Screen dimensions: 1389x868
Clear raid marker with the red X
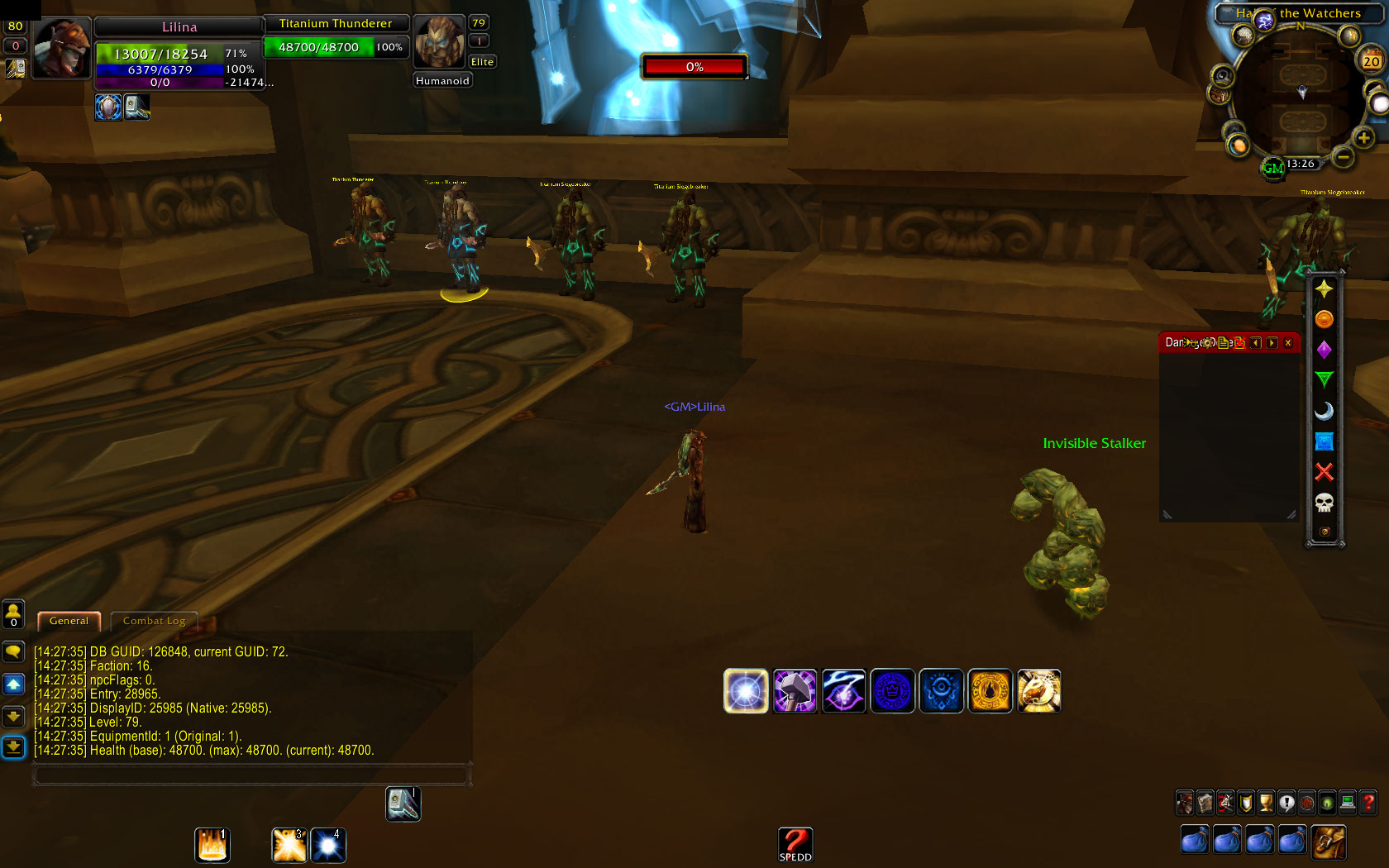coord(1325,470)
